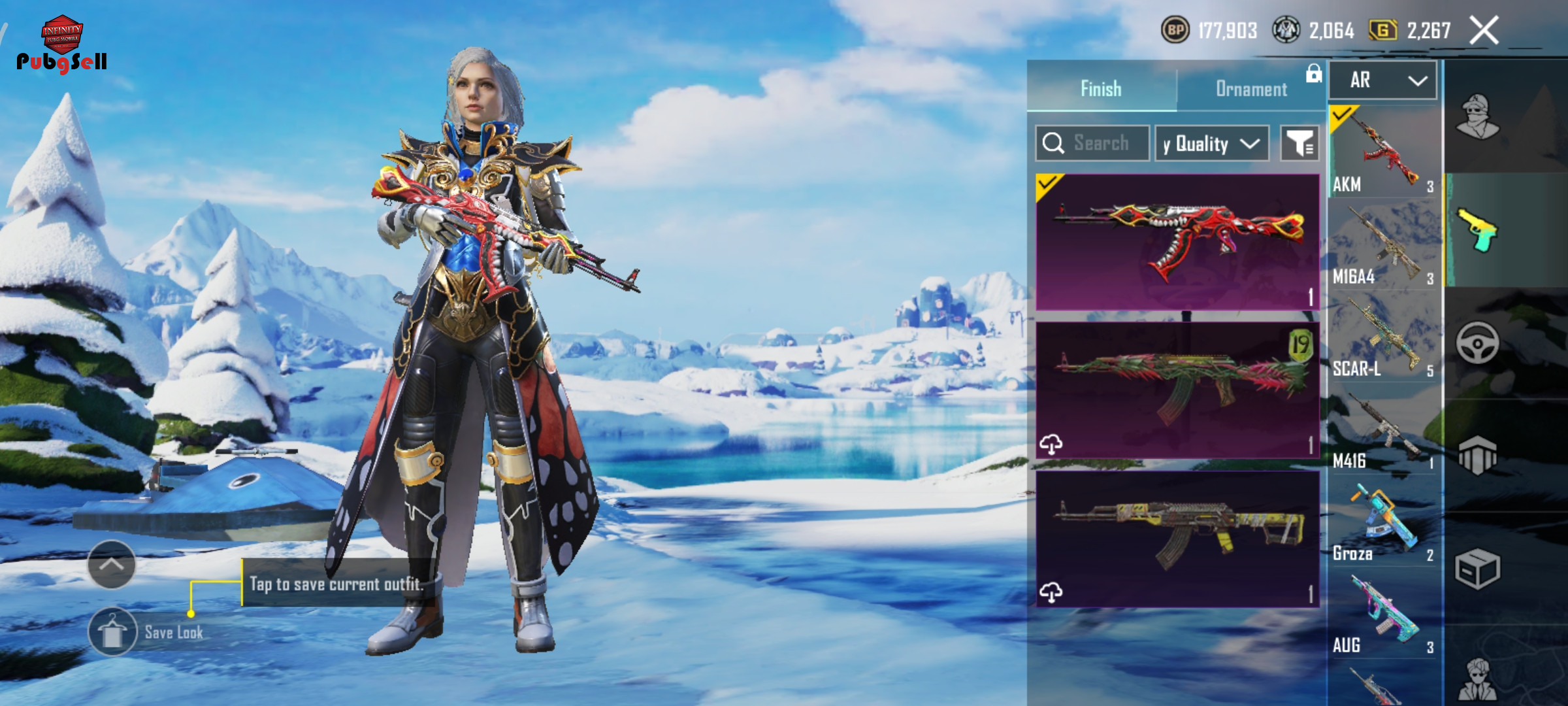Select the red dragon AKM skin
This screenshot has width=1568, height=706.
(1177, 242)
